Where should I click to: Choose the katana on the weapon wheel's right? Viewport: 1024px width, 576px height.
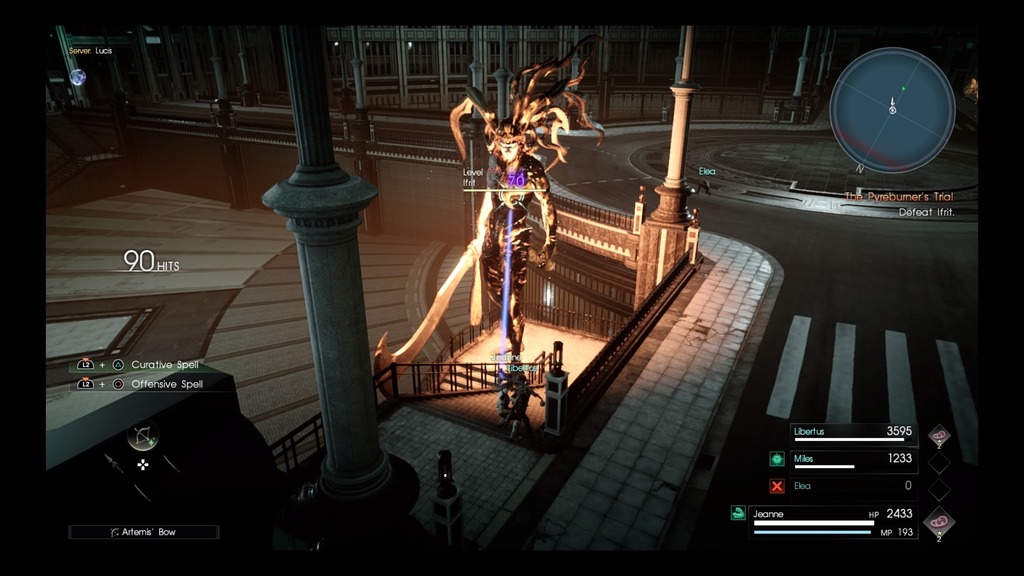172,463
